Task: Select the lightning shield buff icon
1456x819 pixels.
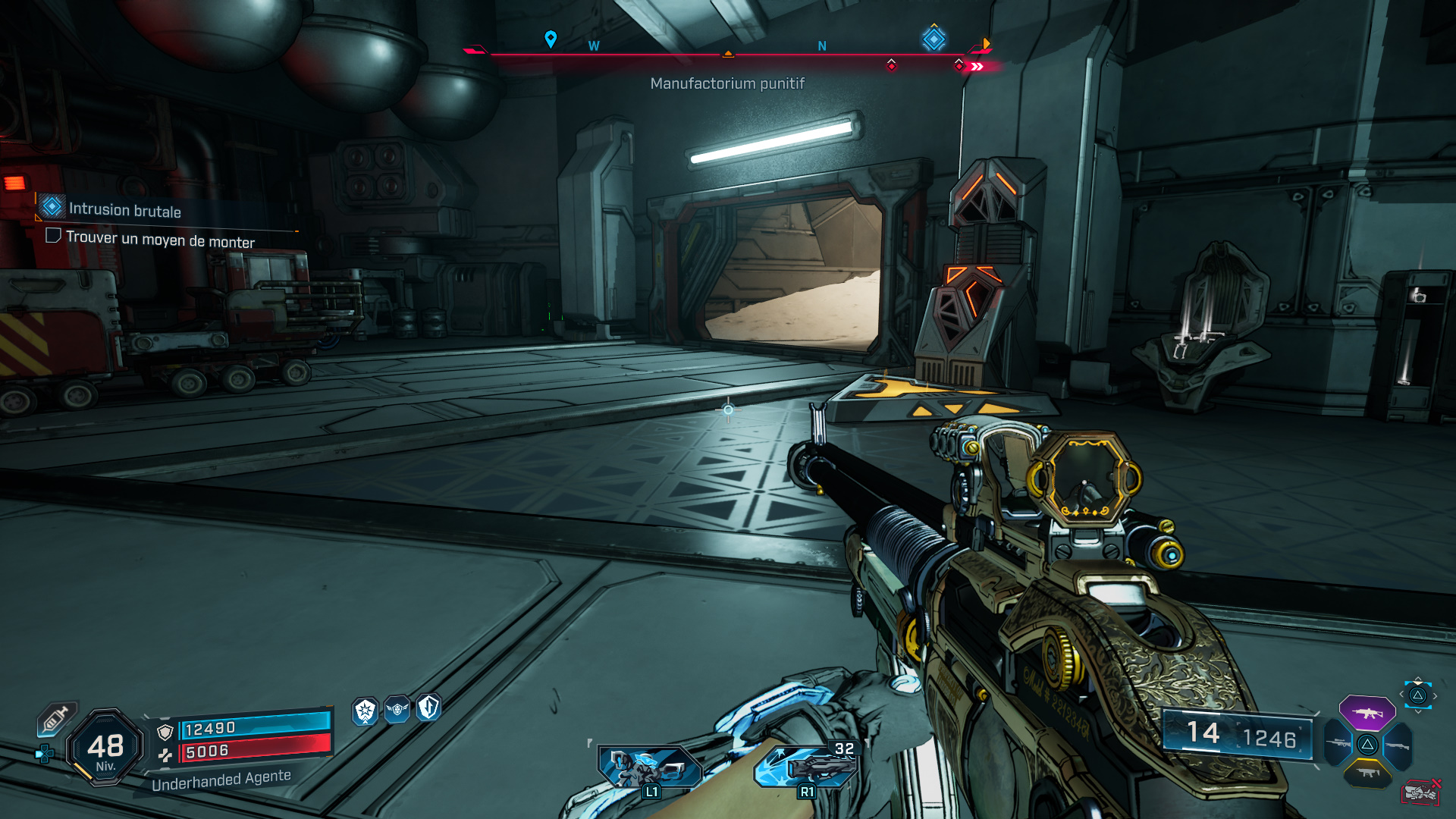Action: click(x=429, y=708)
